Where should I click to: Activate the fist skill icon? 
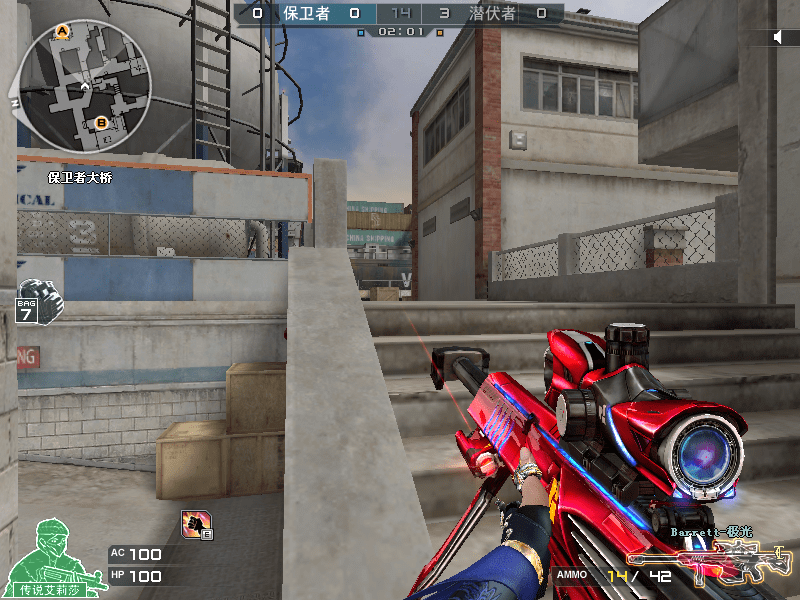[194, 522]
